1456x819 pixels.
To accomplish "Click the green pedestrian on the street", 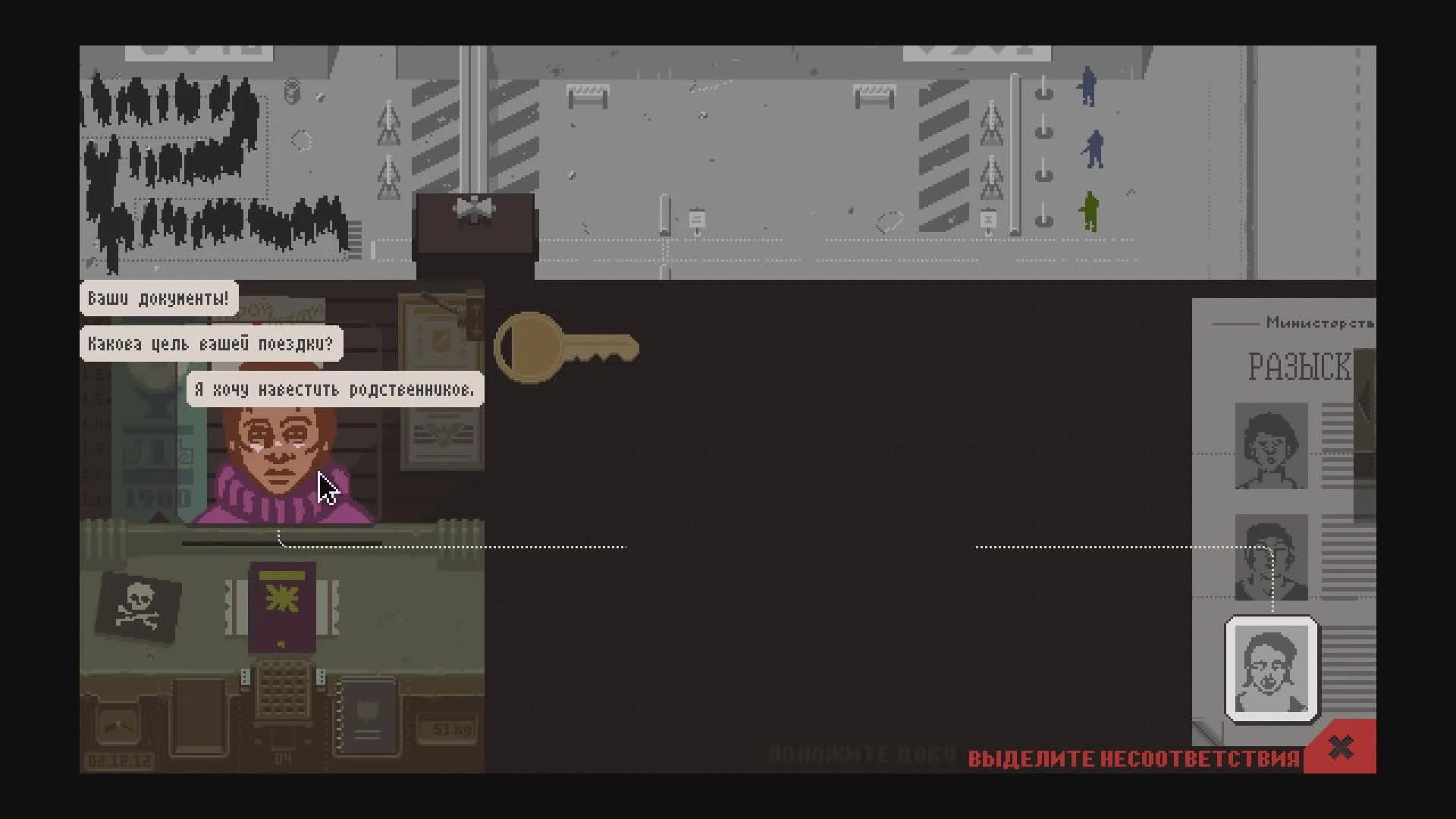I will tap(1090, 212).
